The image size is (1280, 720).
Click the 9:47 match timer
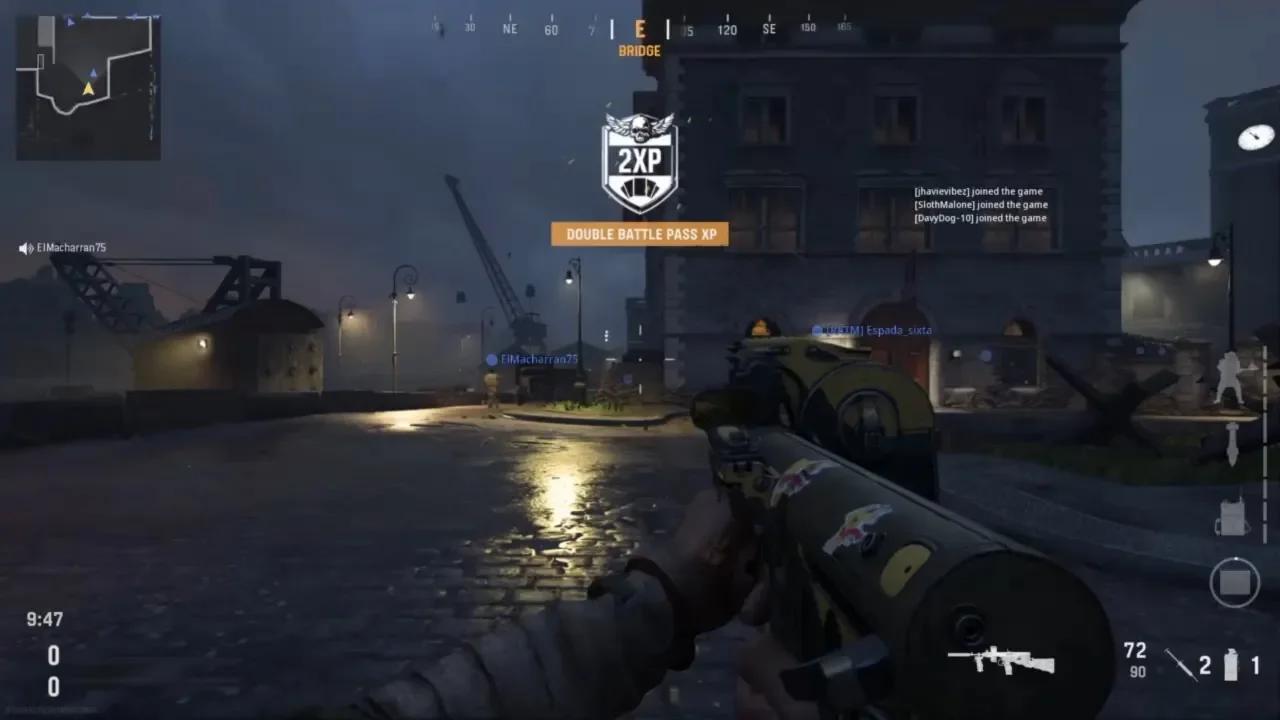click(46, 620)
